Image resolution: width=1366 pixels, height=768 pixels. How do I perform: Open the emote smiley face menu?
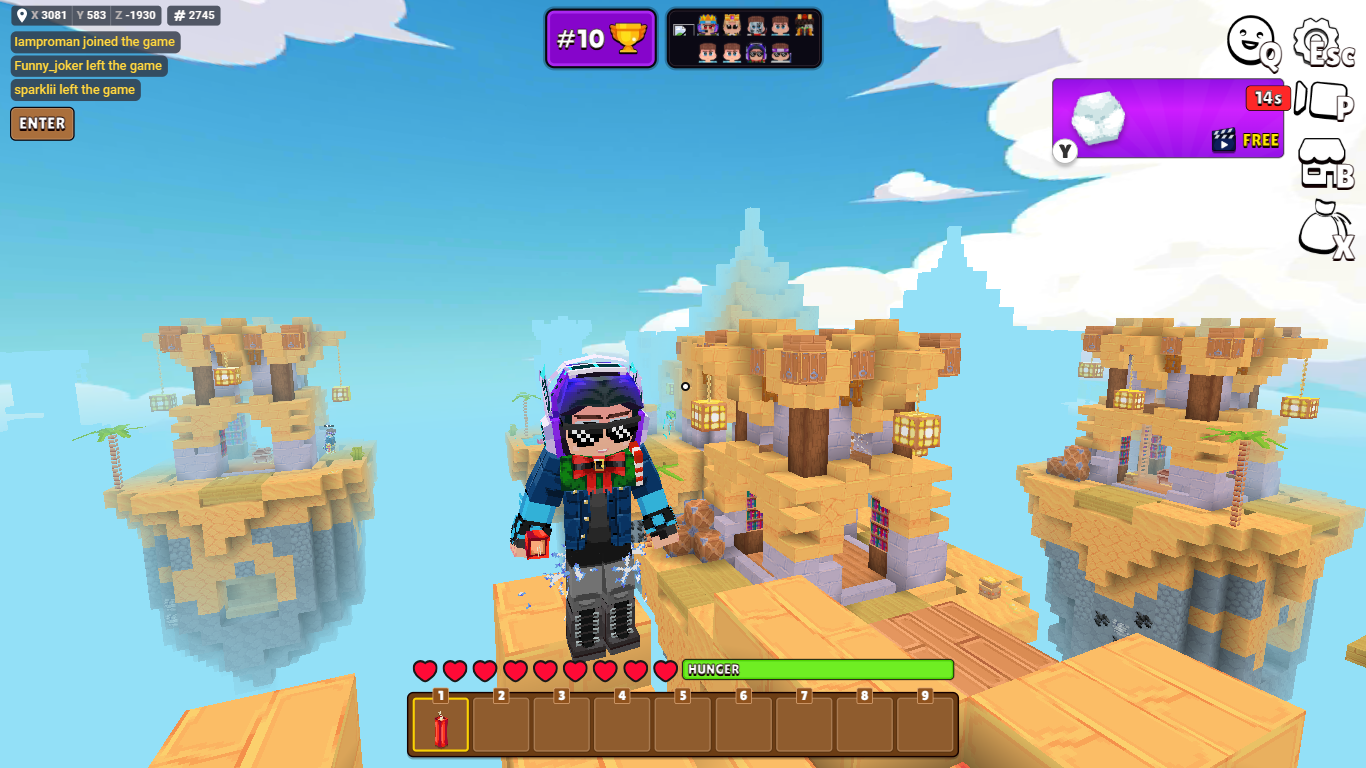(1251, 41)
